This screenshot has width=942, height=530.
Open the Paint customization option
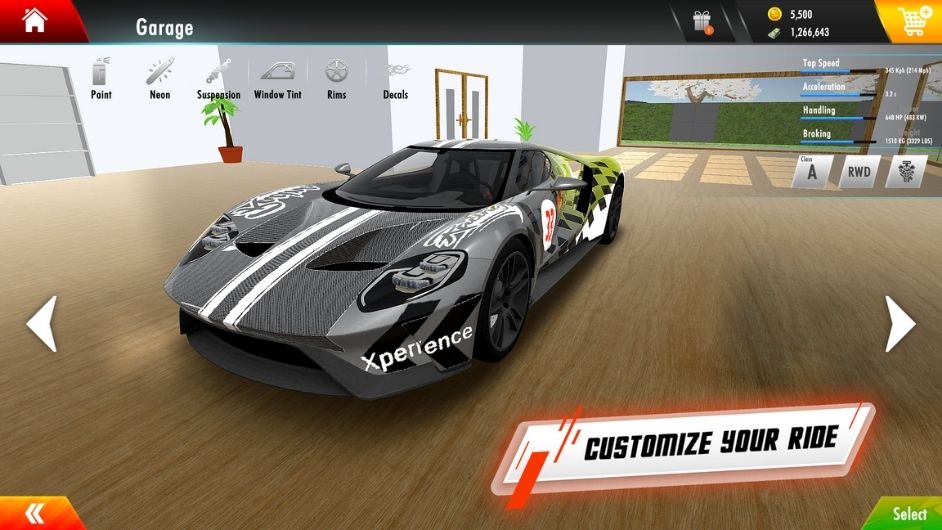point(101,78)
